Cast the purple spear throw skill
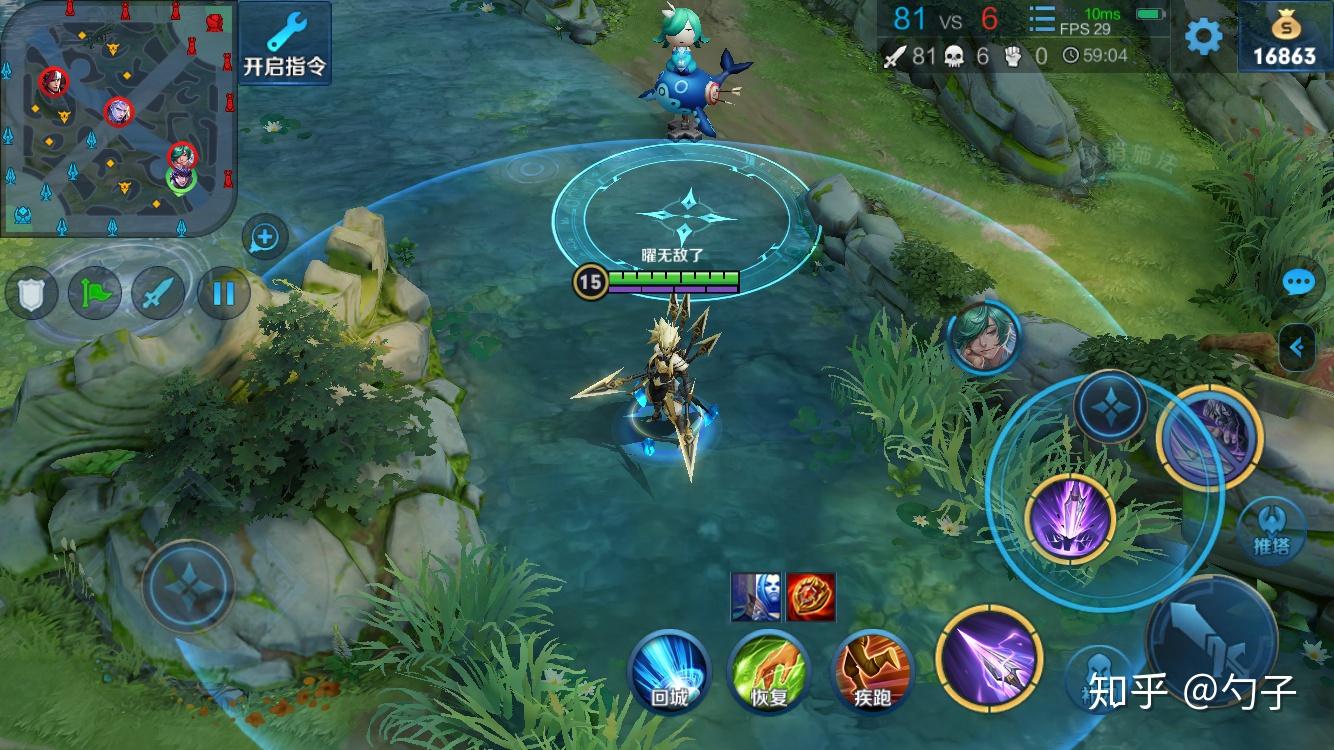This screenshot has width=1334, height=750. pos(989,657)
